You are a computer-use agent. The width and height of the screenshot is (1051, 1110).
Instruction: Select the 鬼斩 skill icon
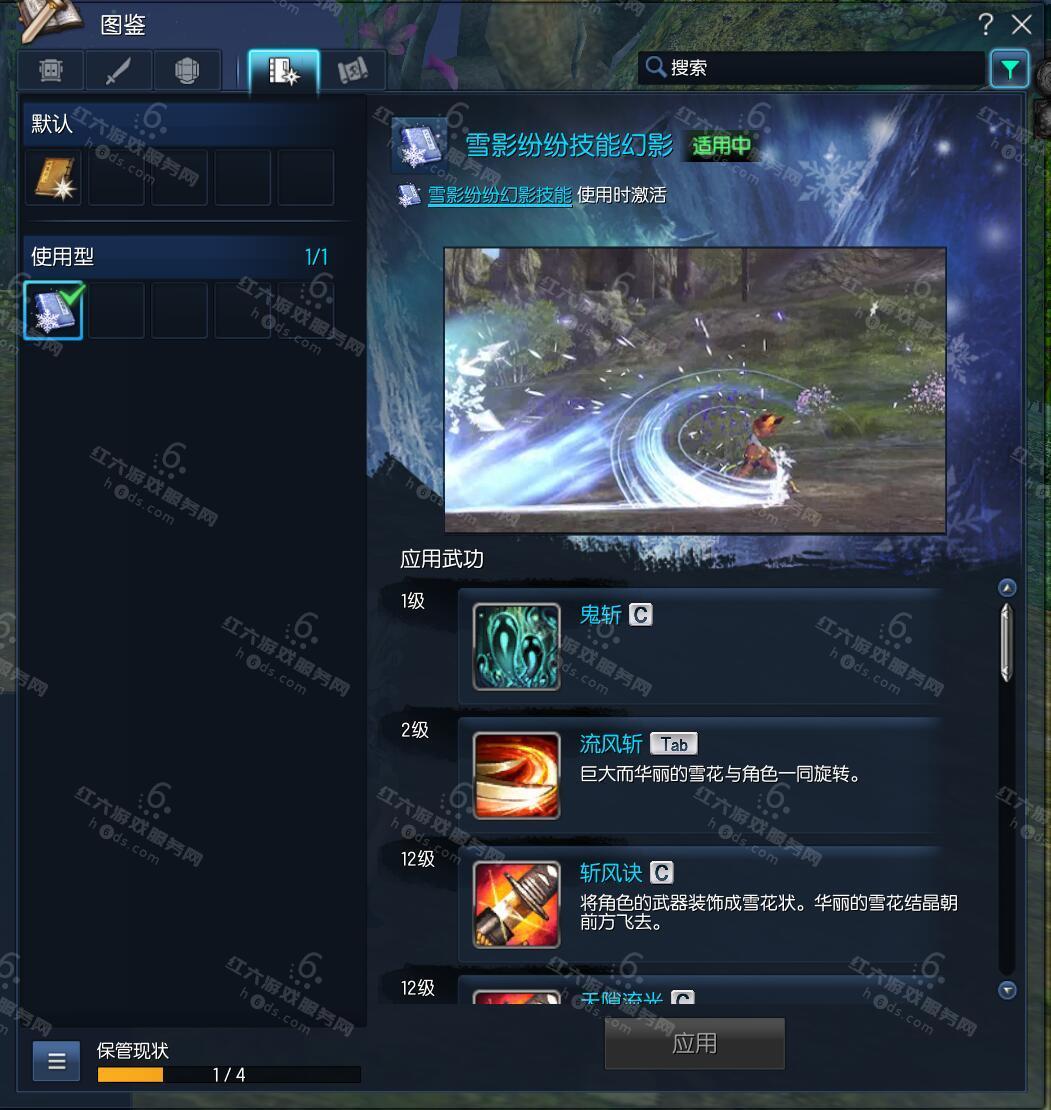click(516, 646)
